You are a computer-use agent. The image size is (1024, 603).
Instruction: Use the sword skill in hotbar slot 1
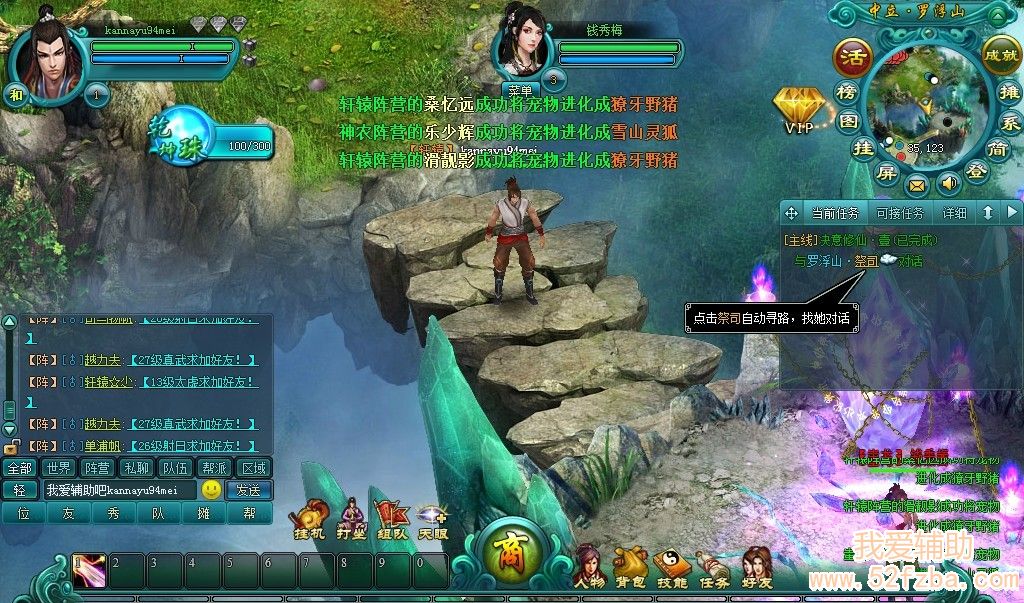[89, 570]
